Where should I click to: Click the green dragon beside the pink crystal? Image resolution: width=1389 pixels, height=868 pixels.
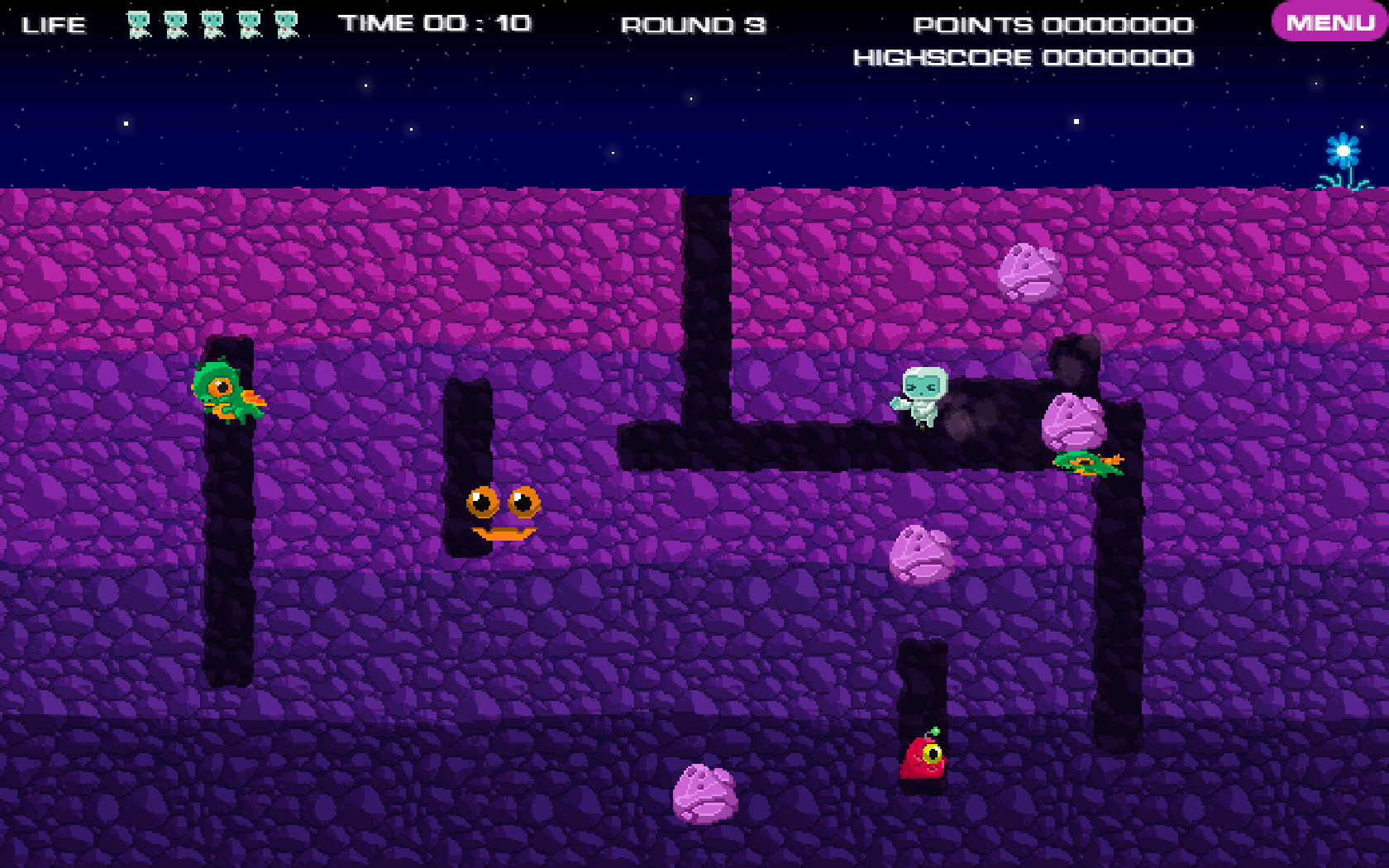pos(1086,463)
